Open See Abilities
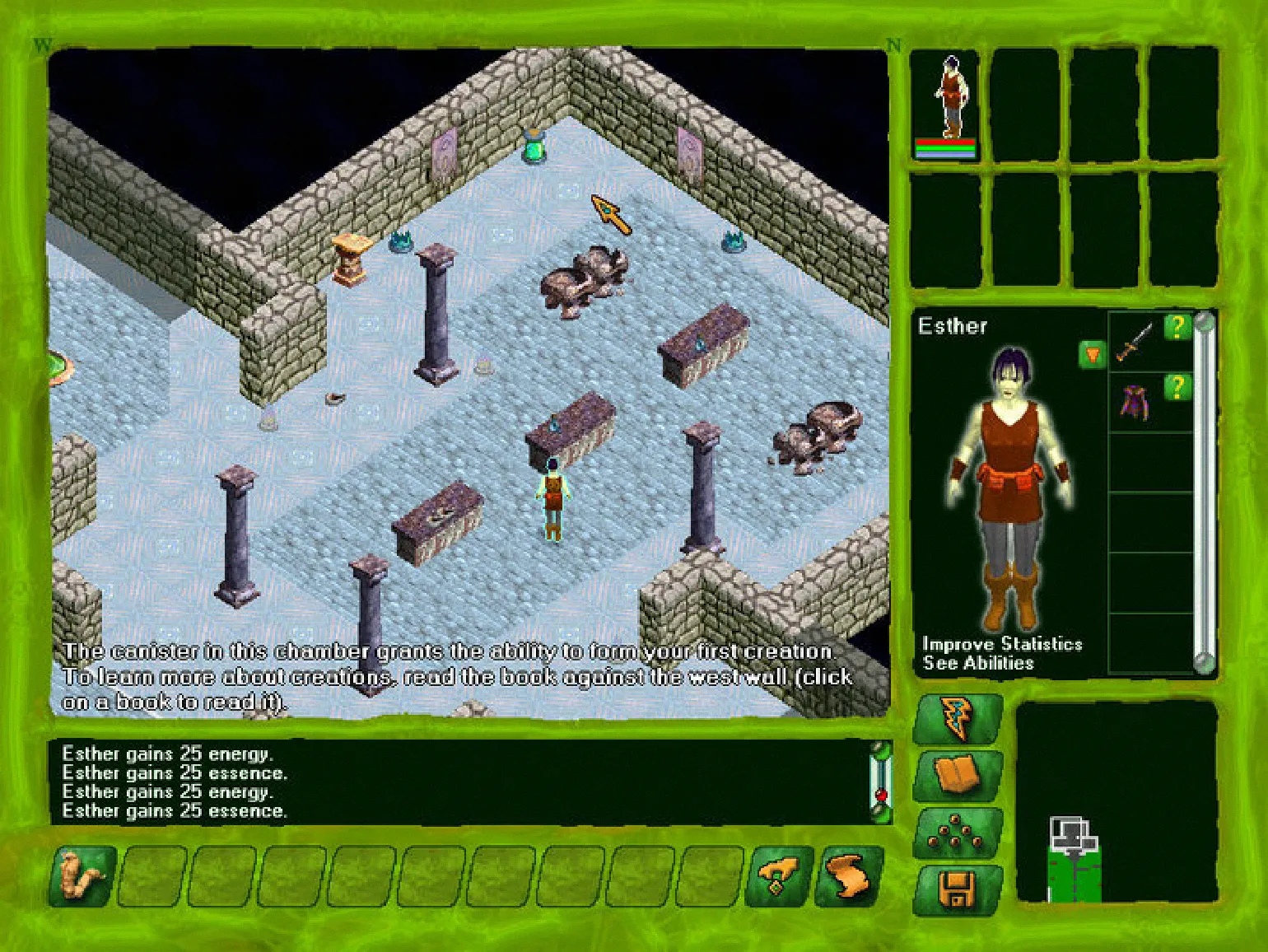Image resolution: width=1268 pixels, height=952 pixels. coord(977,664)
